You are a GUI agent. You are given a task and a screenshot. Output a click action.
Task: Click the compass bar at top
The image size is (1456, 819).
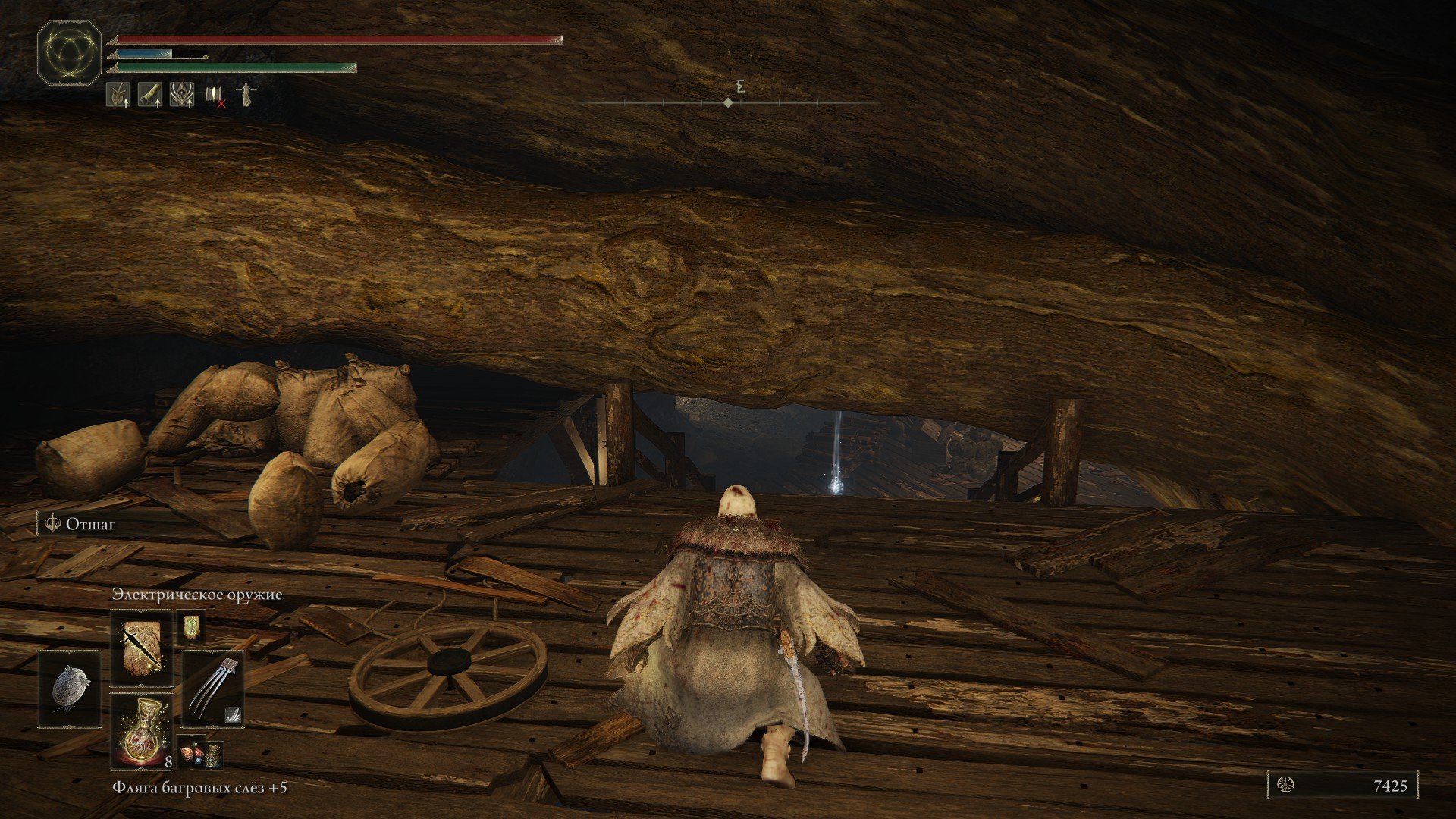(x=729, y=102)
